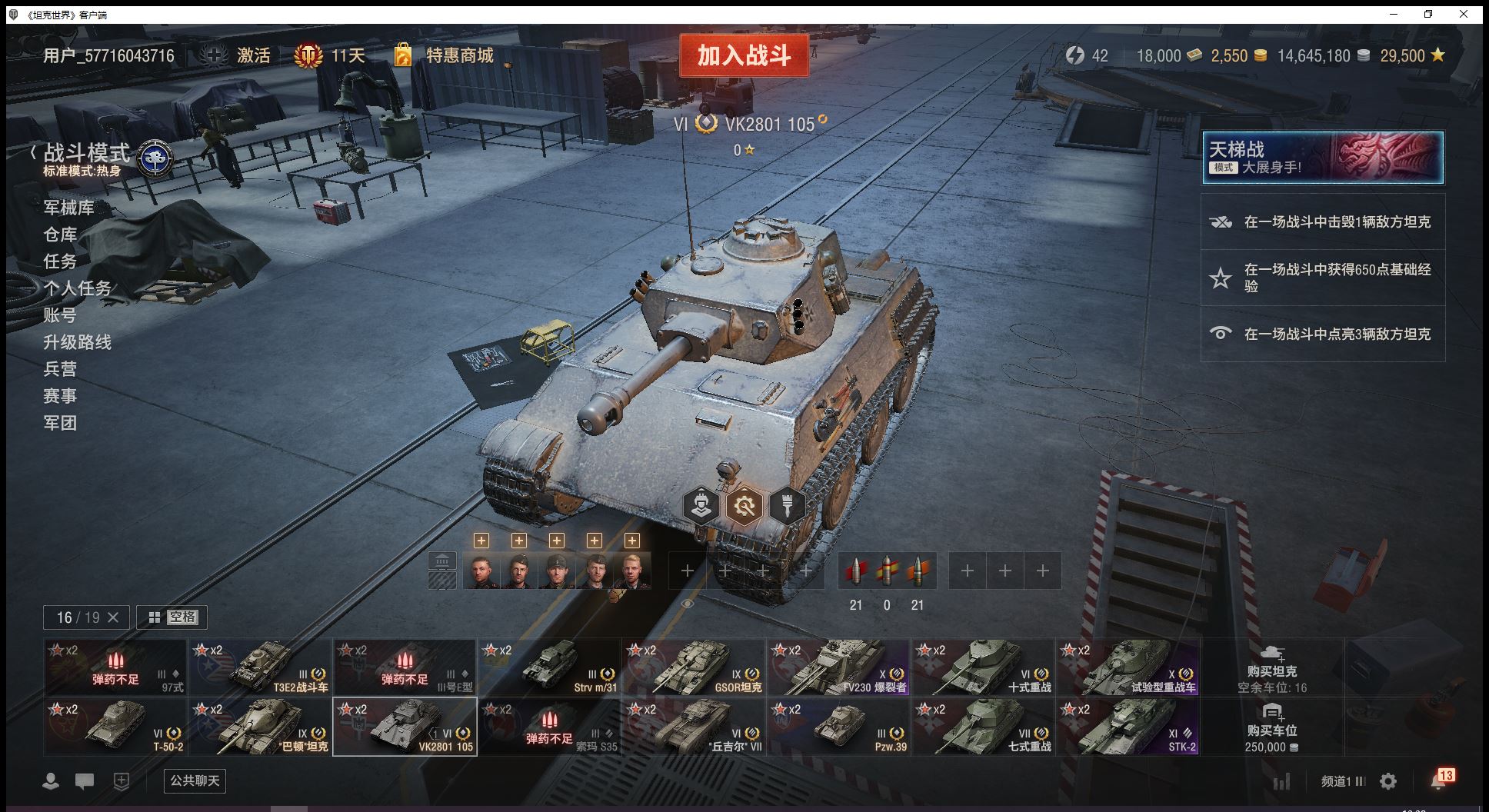Screen dimensions: 1489x812
Task: Purchase a garage slot with 购买车位
Action: click(1271, 727)
